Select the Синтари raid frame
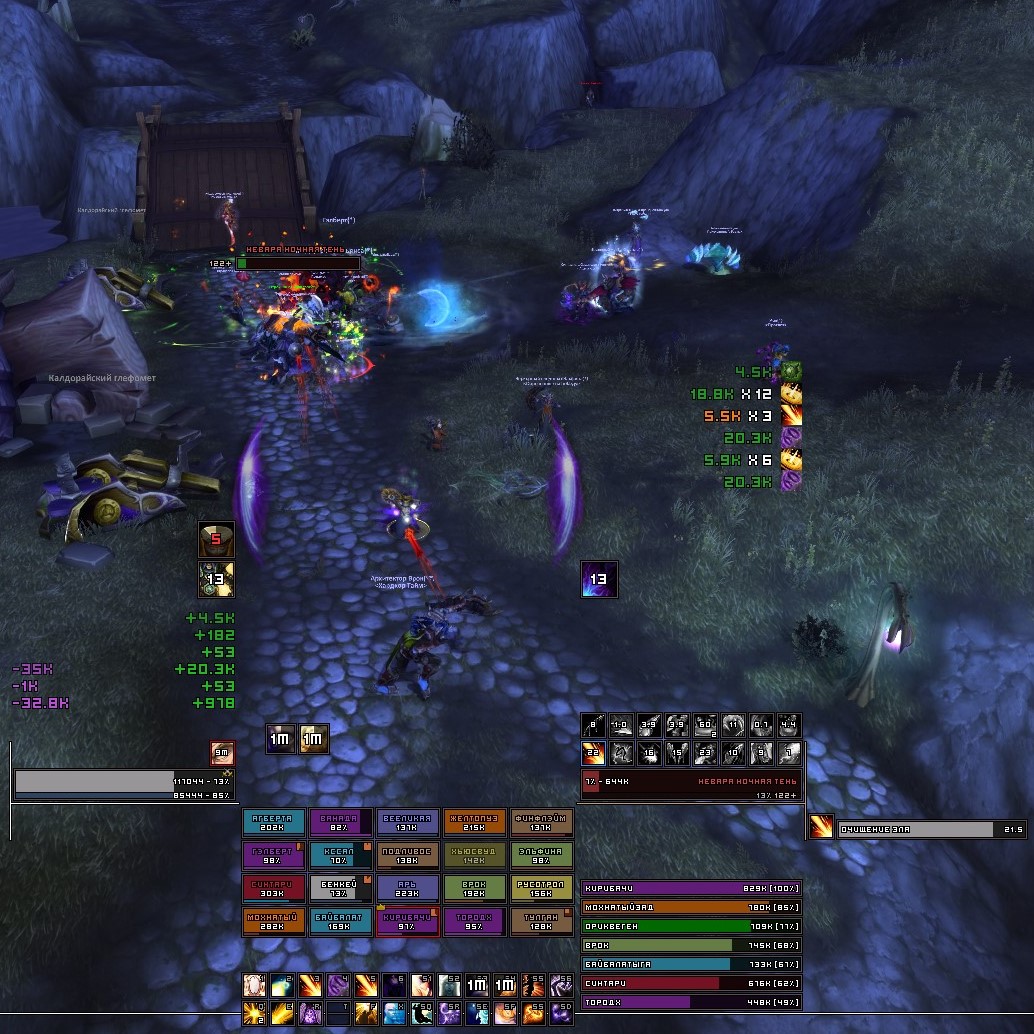Image resolution: width=1034 pixels, height=1034 pixels. click(275, 888)
